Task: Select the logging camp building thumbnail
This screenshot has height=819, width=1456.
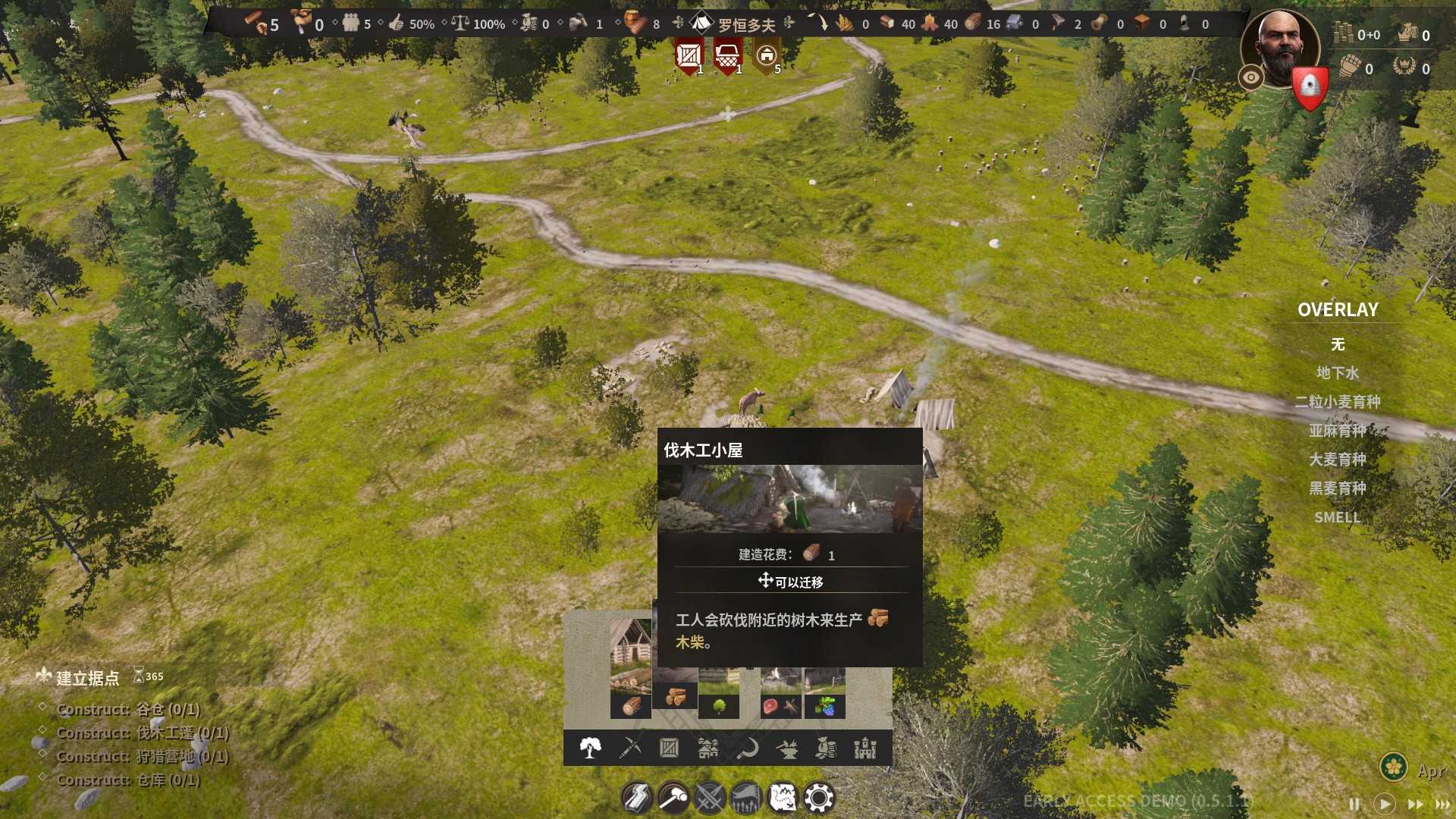Action: point(630,667)
